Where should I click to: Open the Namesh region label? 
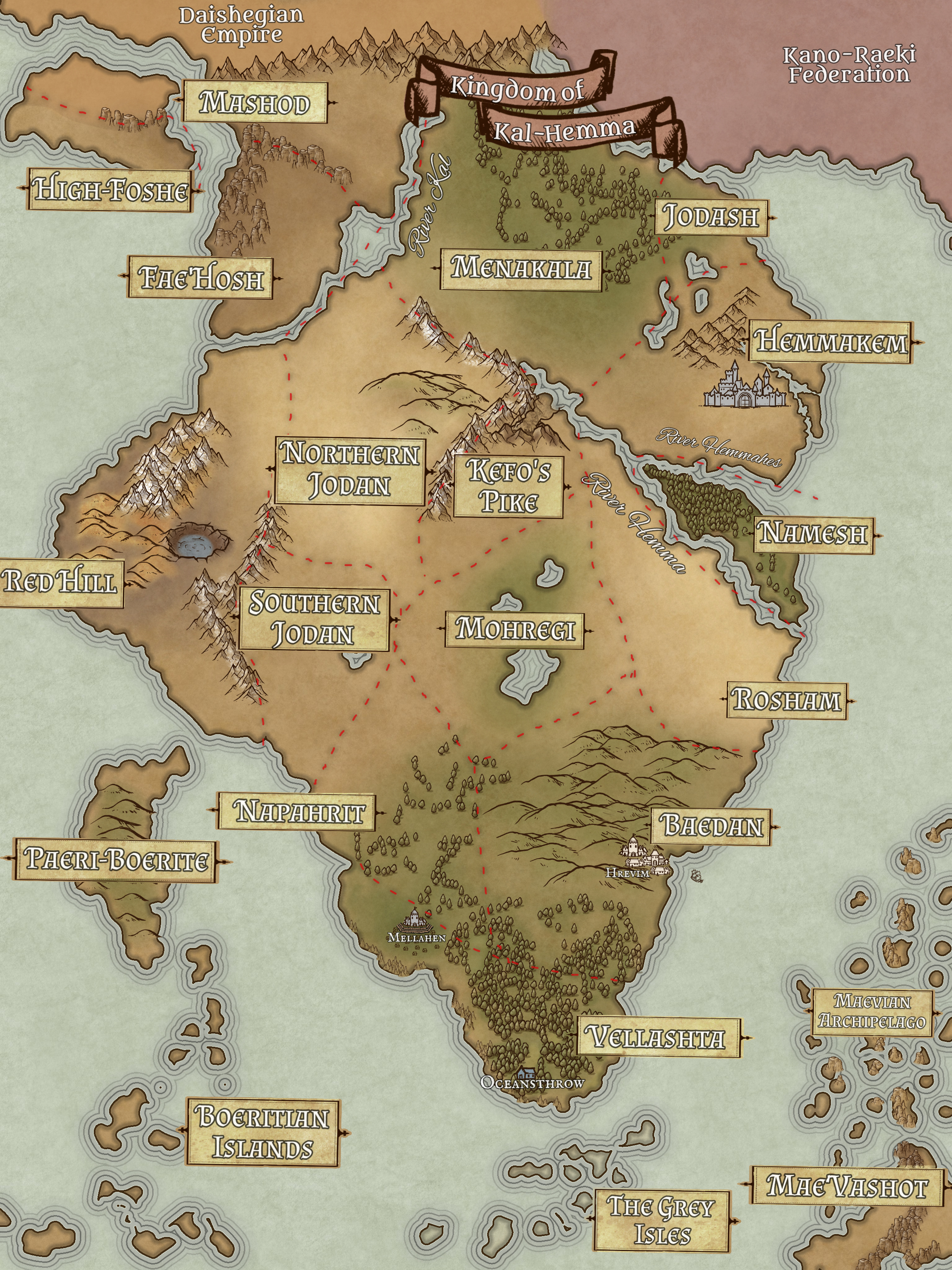(814, 535)
